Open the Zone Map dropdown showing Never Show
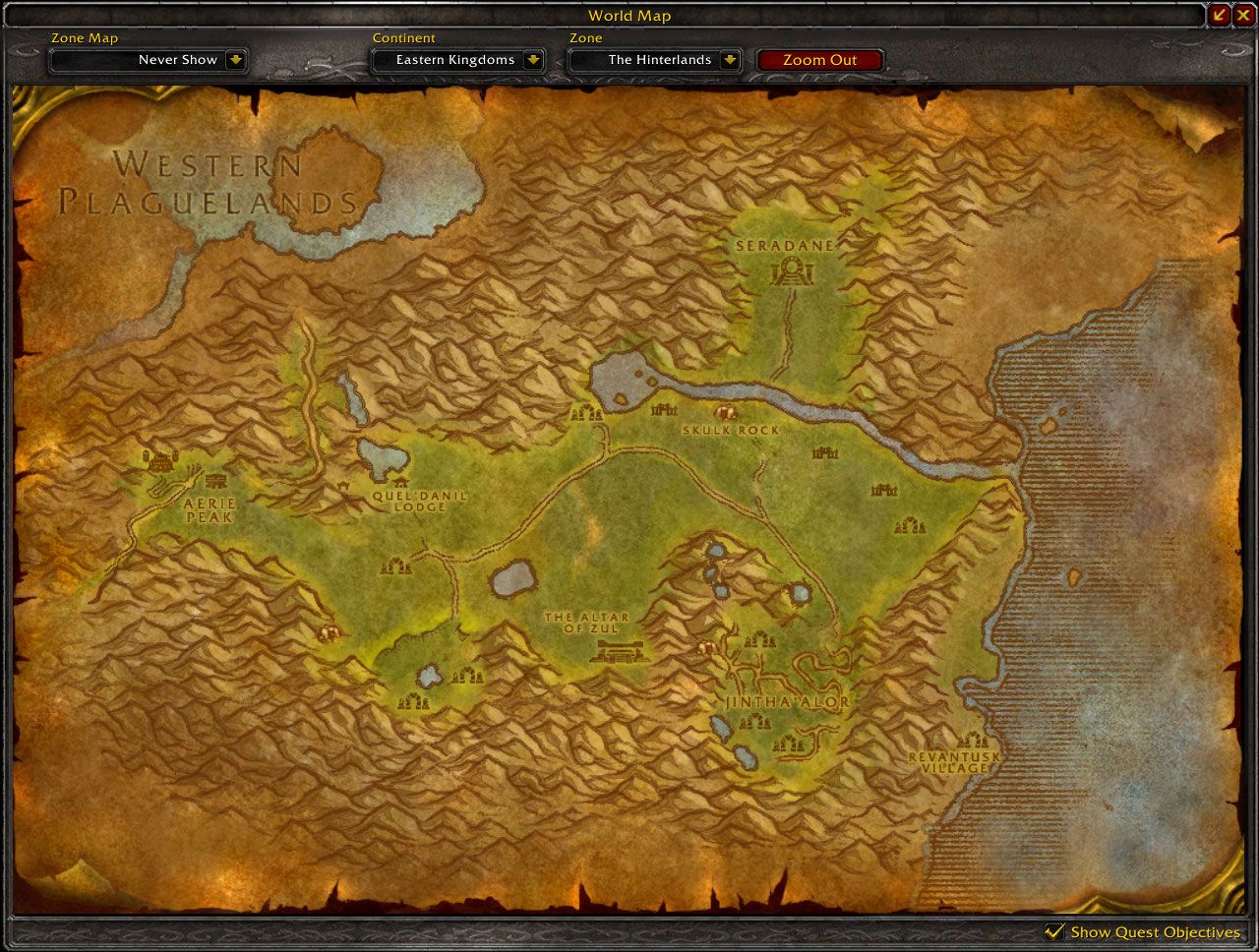1259x952 pixels. tap(148, 59)
